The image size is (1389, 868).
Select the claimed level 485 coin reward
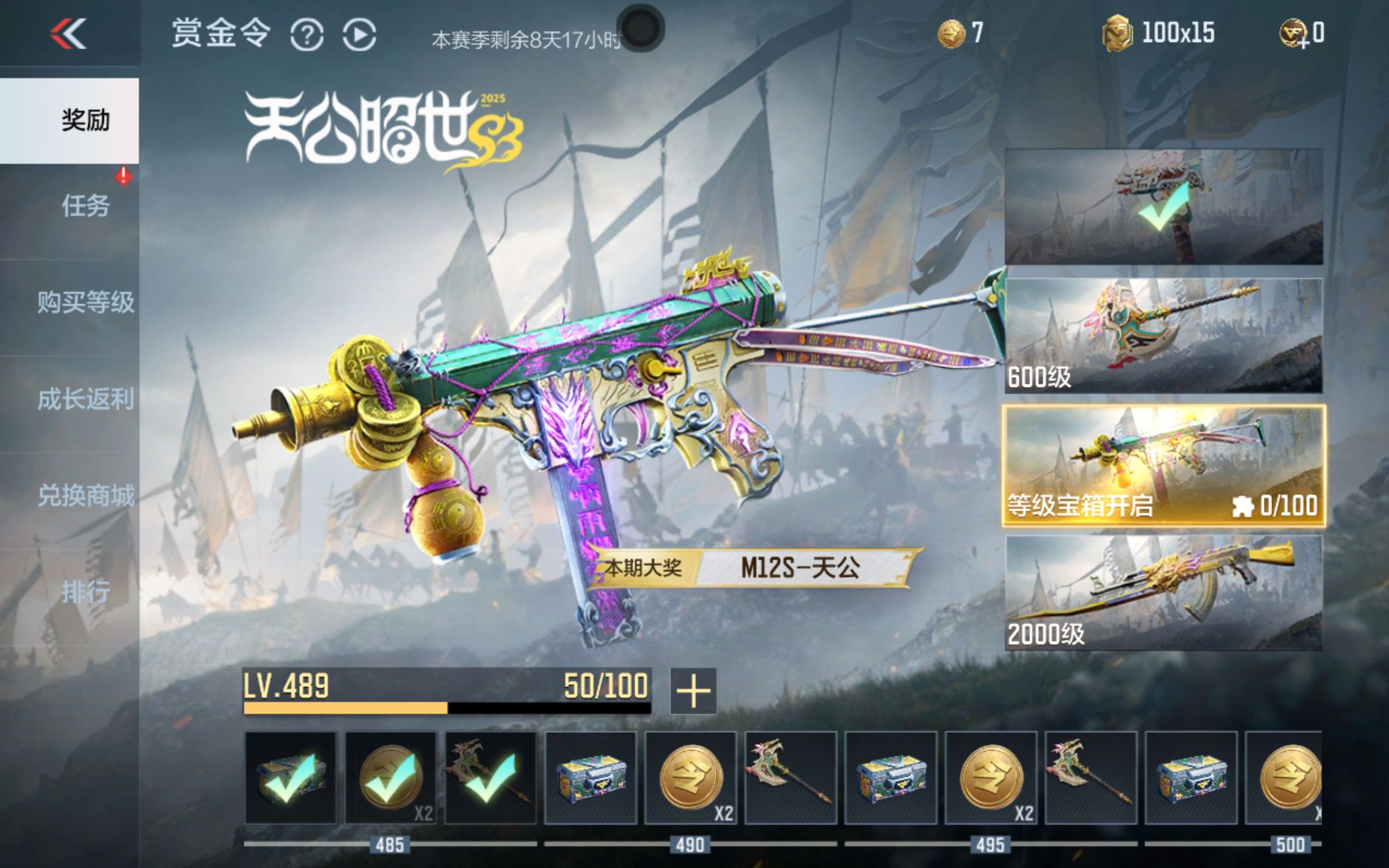point(390,778)
